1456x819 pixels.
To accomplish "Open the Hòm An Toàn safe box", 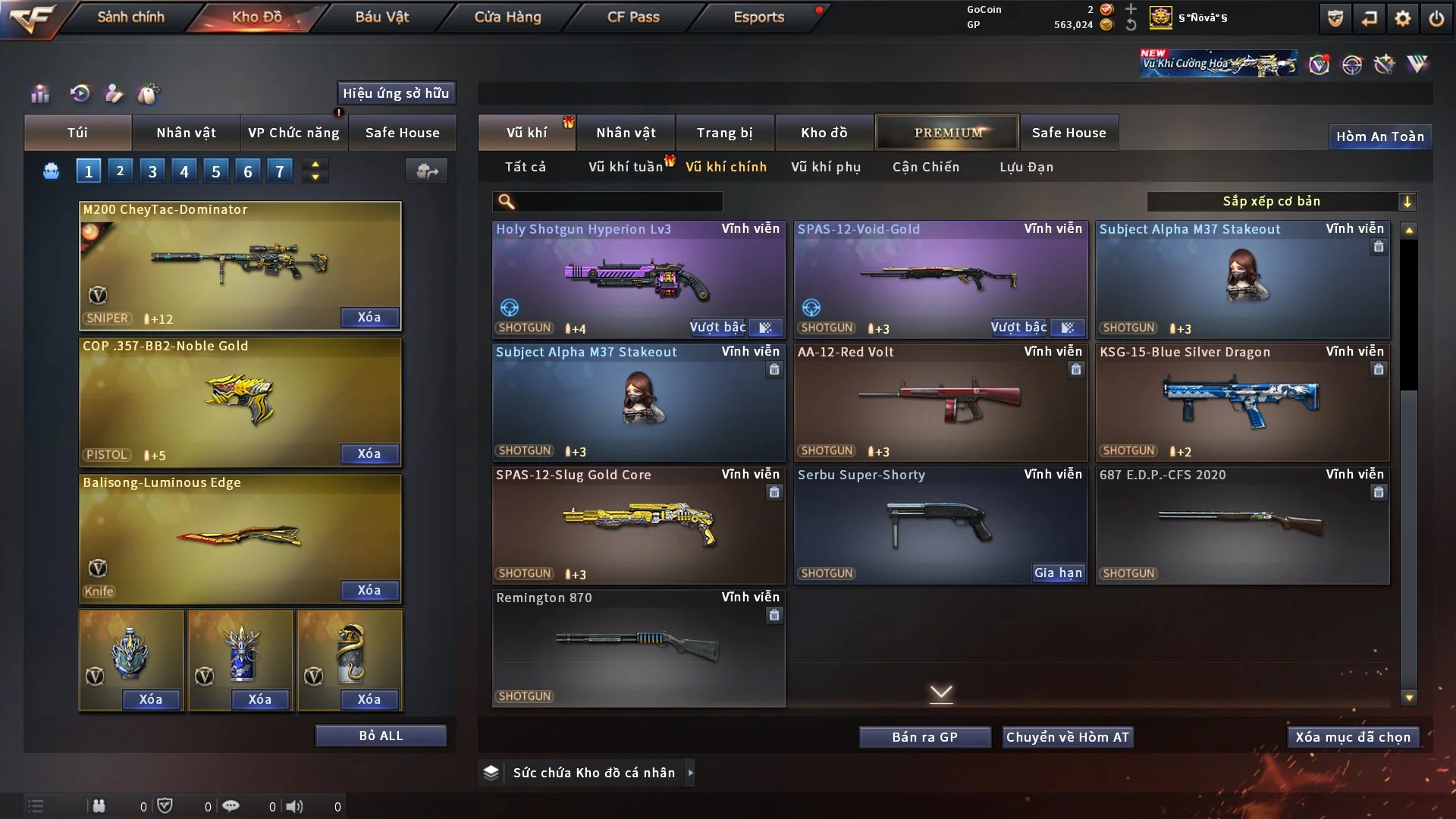I will (x=1379, y=136).
